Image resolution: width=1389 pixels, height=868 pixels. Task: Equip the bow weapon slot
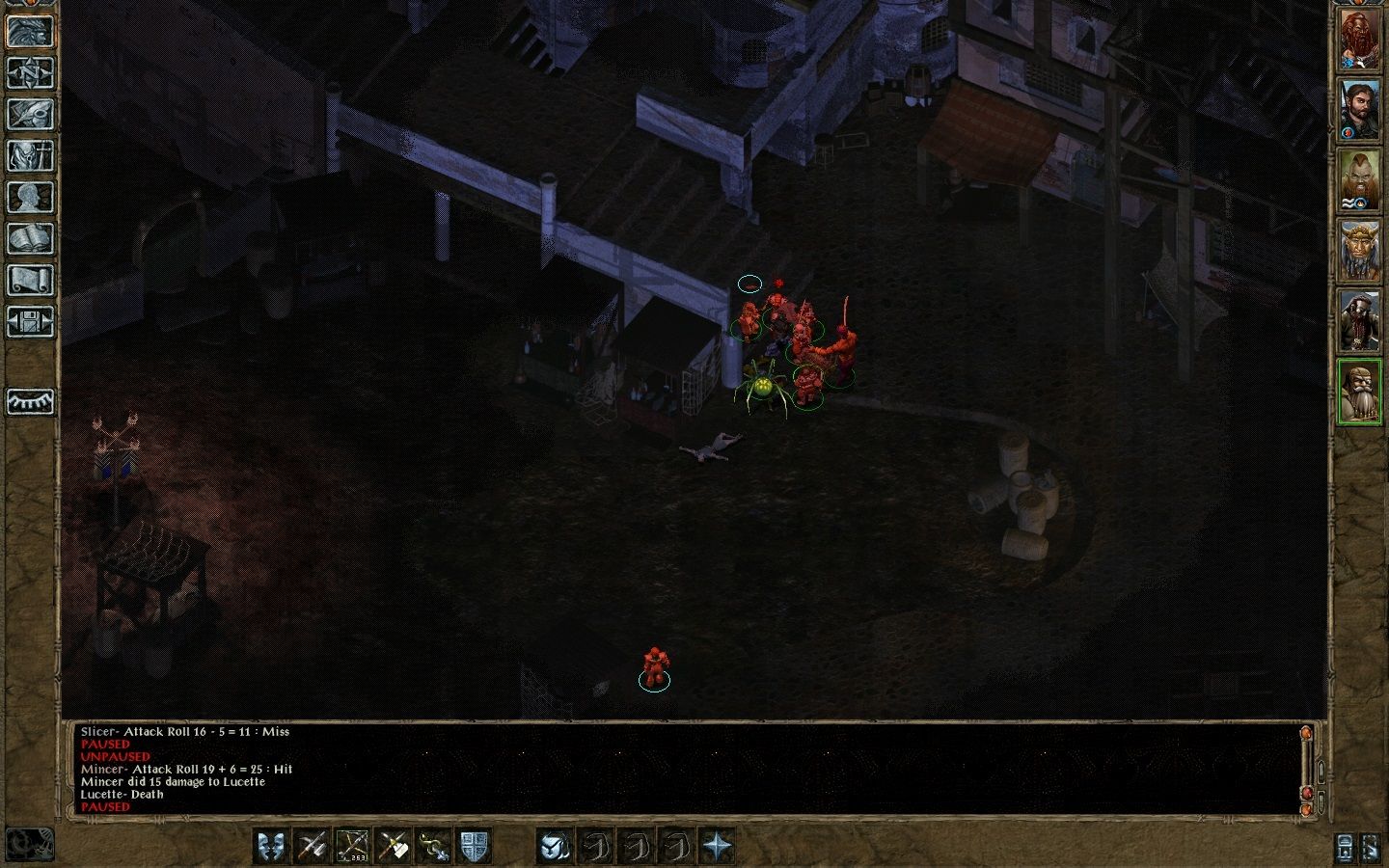point(353,847)
